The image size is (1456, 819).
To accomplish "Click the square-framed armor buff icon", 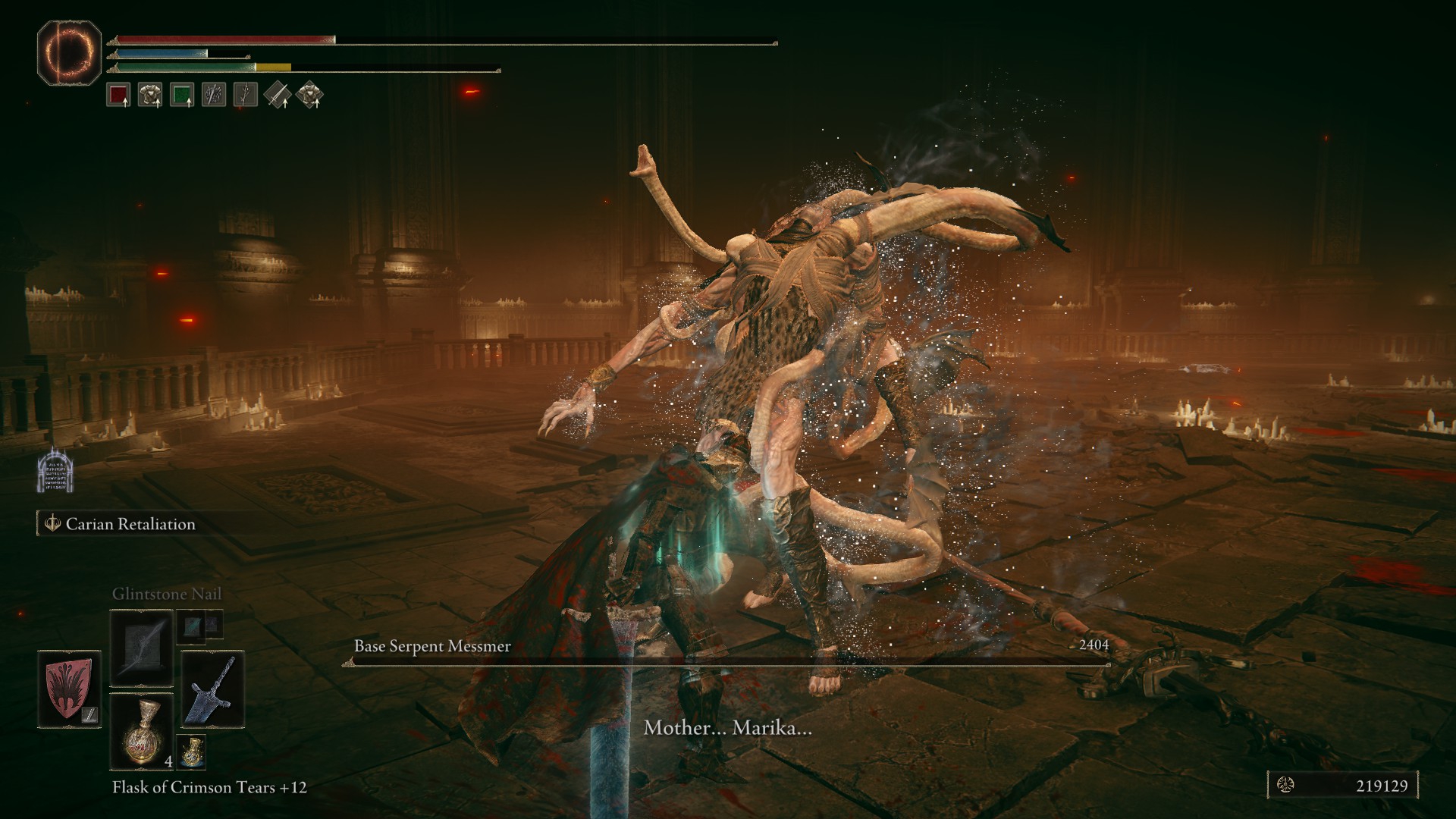I will pos(150,95).
